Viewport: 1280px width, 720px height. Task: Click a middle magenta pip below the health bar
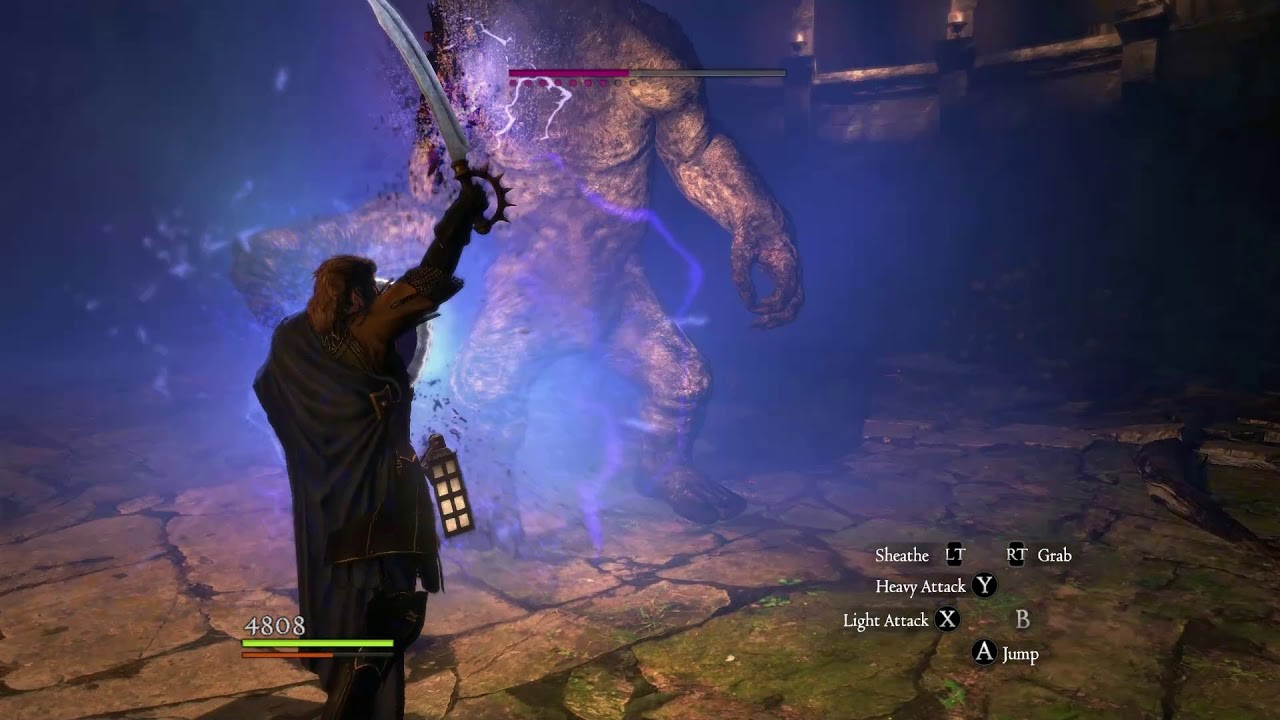558,82
